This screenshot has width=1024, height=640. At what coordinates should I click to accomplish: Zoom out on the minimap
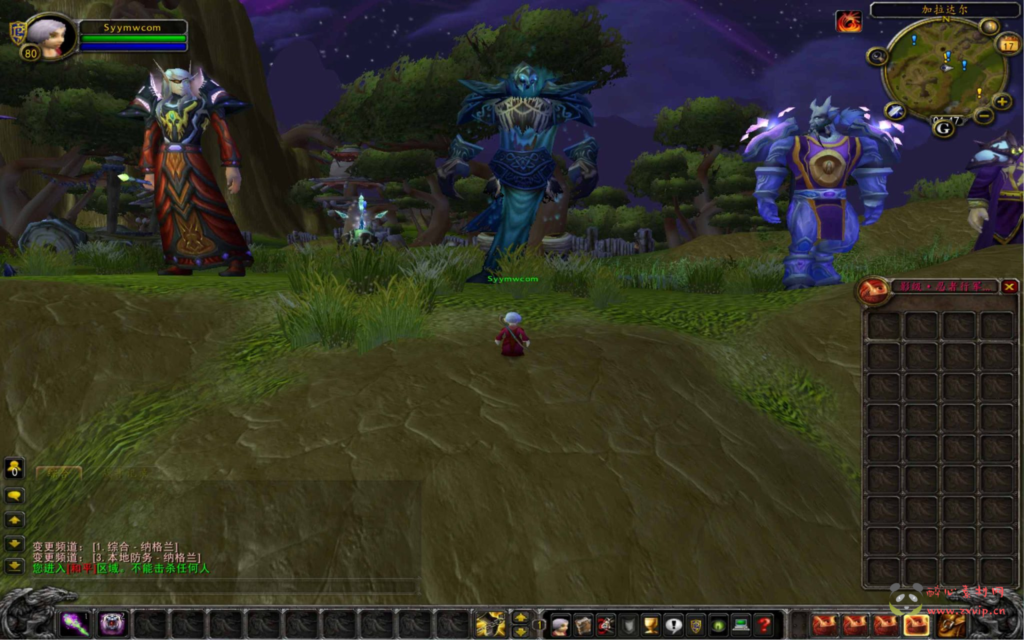coord(983,117)
